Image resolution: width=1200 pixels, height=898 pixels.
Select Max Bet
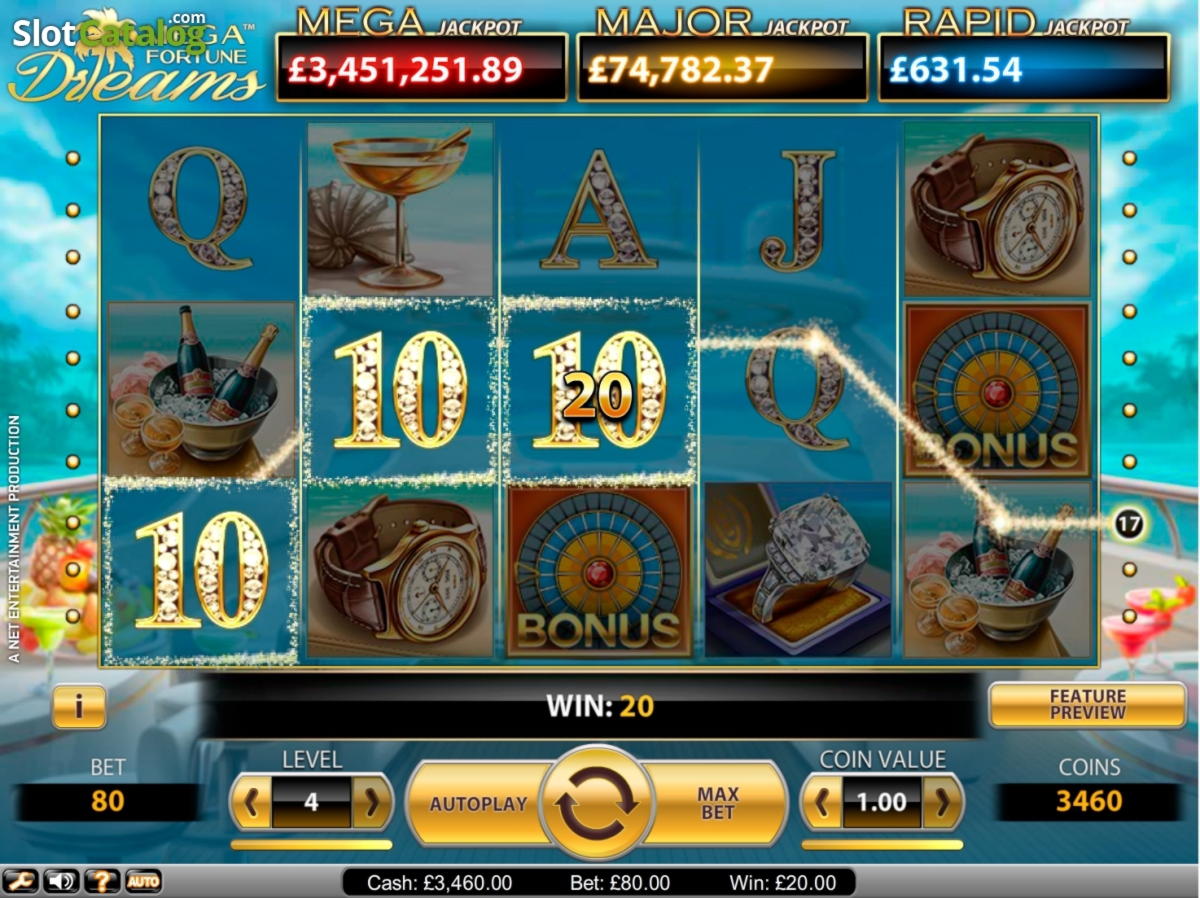coord(717,803)
